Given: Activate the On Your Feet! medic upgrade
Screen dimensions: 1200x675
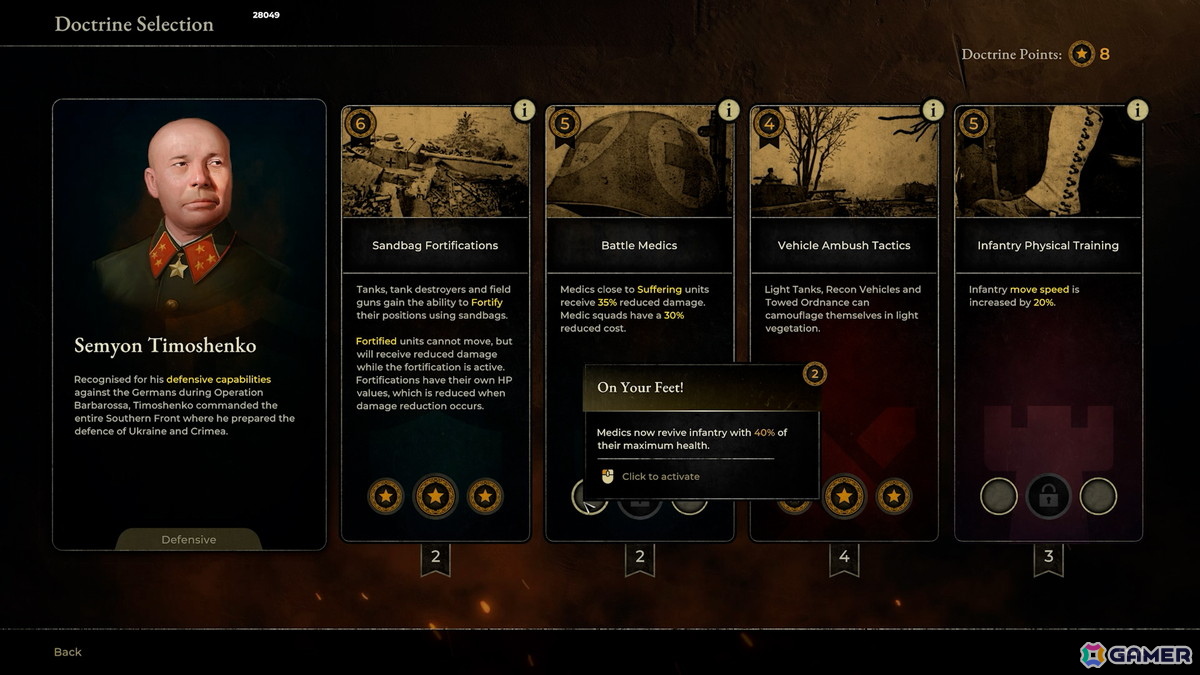Looking at the screenshot, I should (589, 495).
